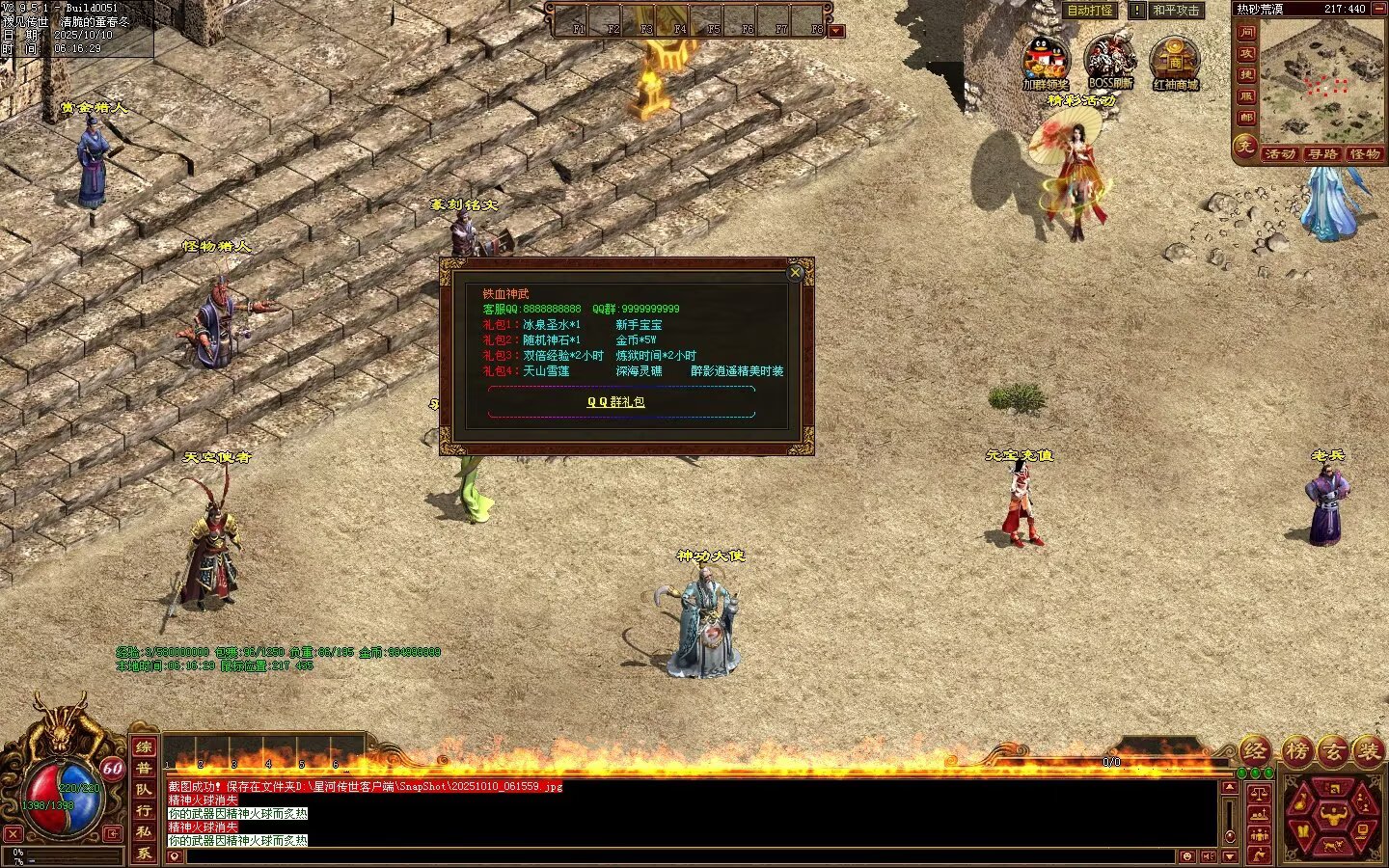Open the muscular figure character panel
Screen dimensions: 1389x868
tap(1336, 816)
